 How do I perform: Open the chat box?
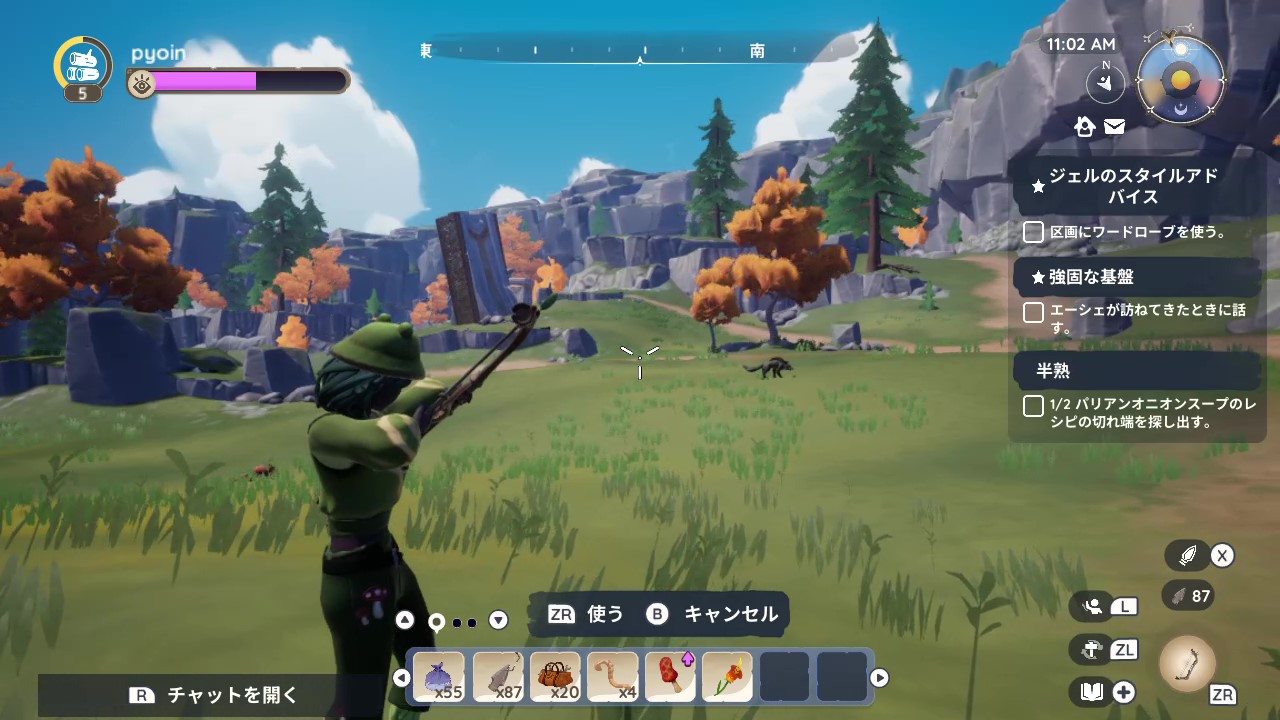coord(217,695)
